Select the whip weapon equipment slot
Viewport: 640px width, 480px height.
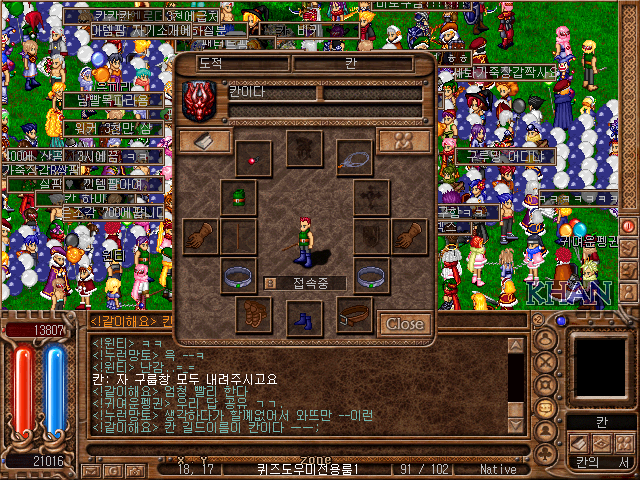(x=354, y=156)
